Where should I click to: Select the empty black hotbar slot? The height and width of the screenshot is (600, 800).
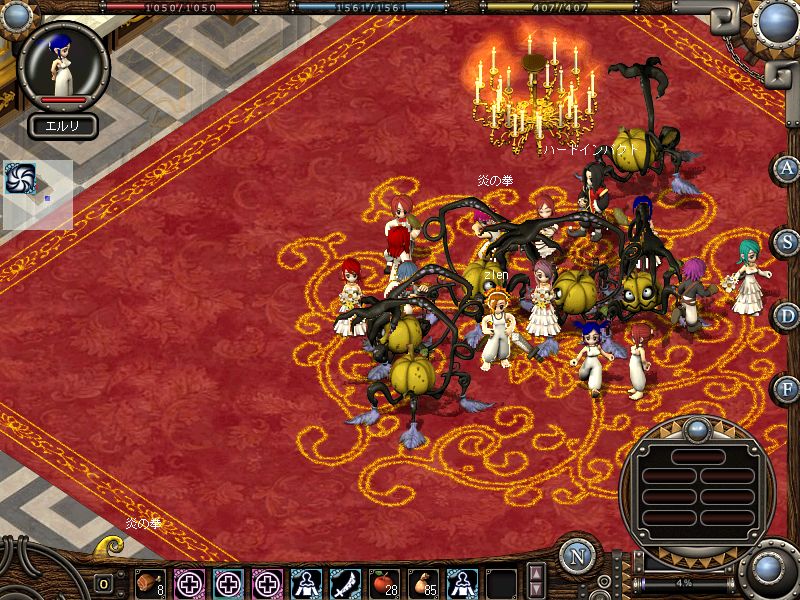click(x=501, y=582)
